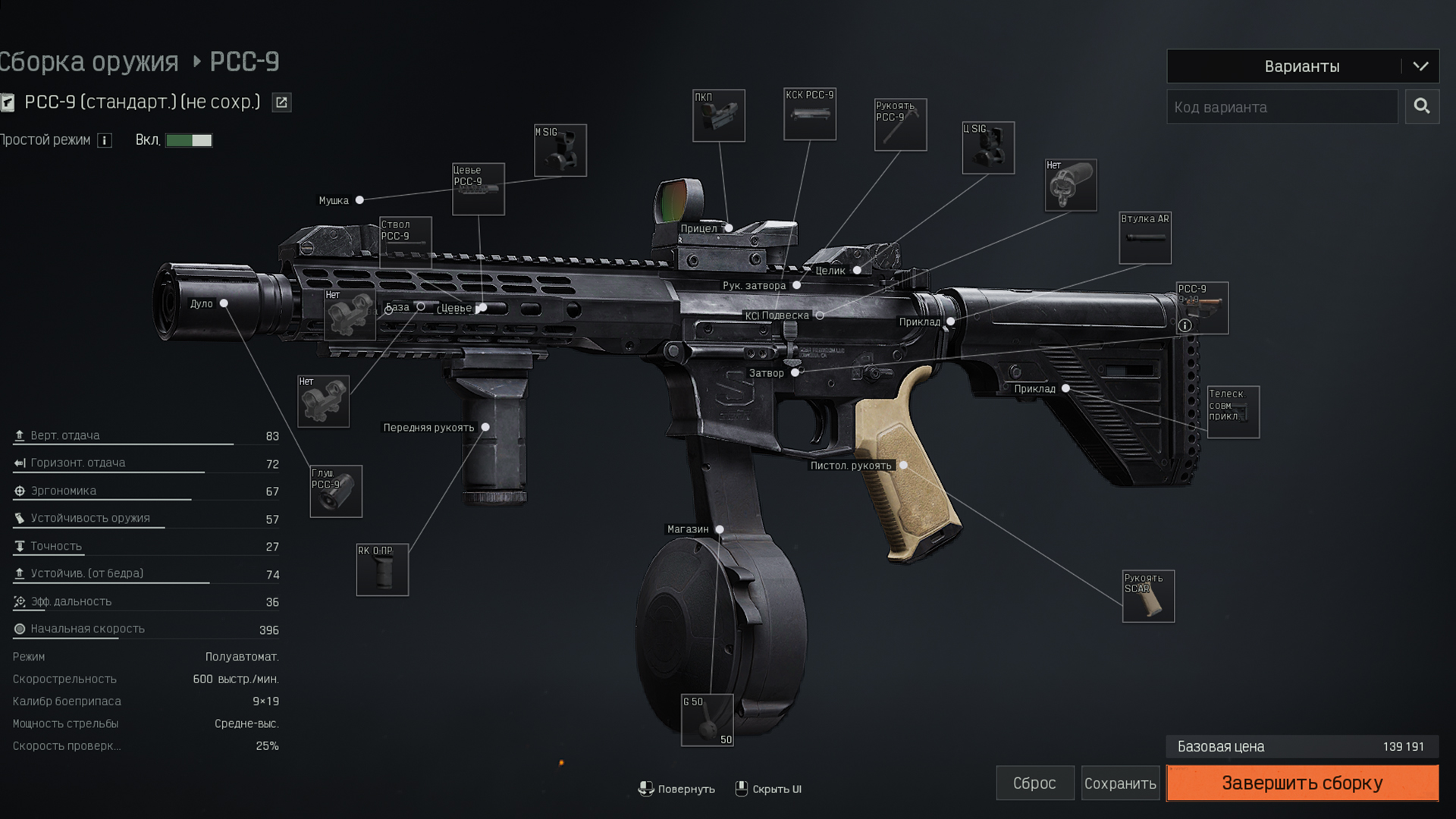Select the ПКП sight slot
This screenshot has width=1456, height=819.
pos(719,116)
